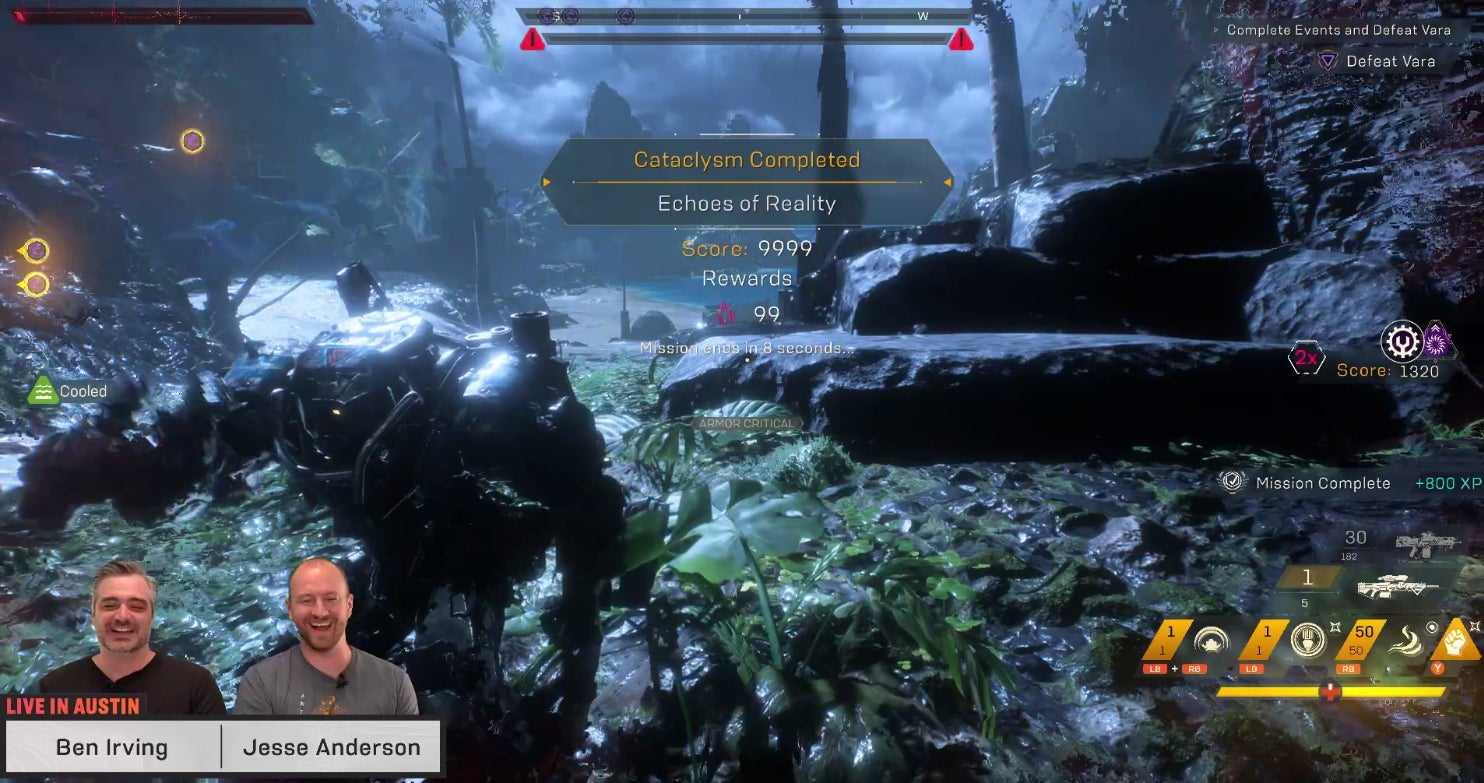Image resolution: width=1484 pixels, height=783 pixels.
Task: Trigger the fist melee ultimate icon
Action: 1460,640
